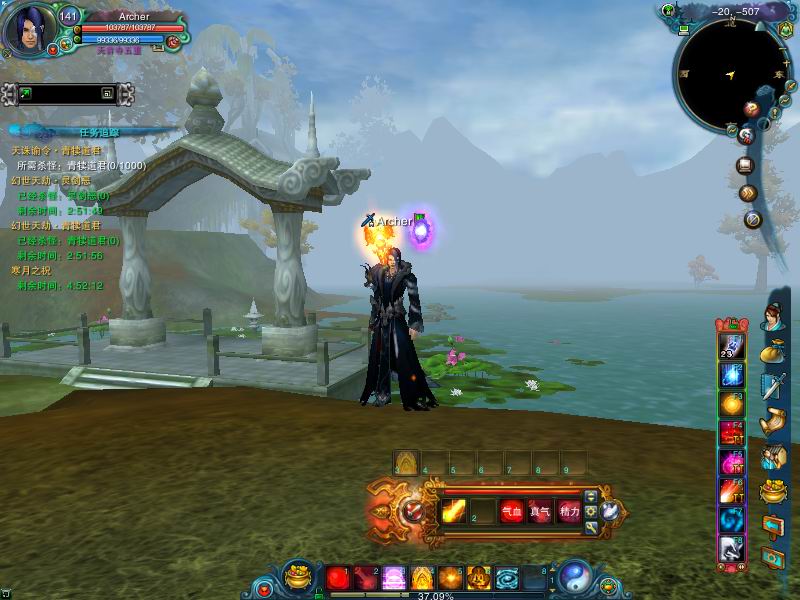
Task: Open the character icon in the side menu
Action: (x=772, y=319)
